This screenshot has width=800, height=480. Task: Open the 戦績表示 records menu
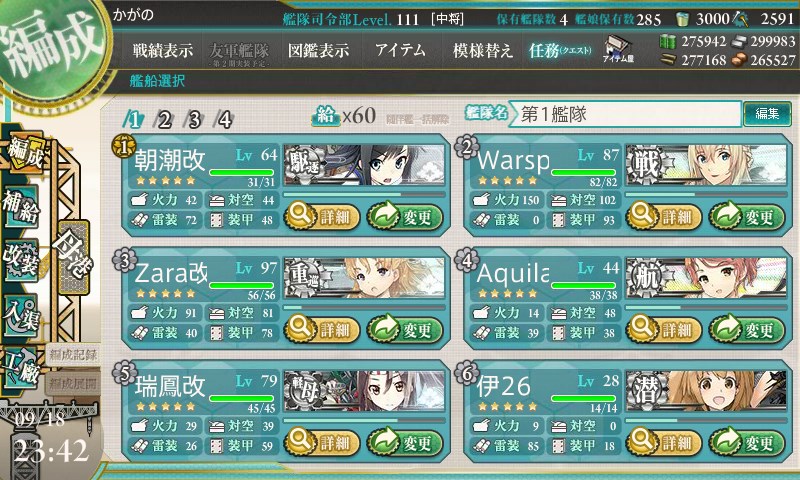[x=163, y=51]
